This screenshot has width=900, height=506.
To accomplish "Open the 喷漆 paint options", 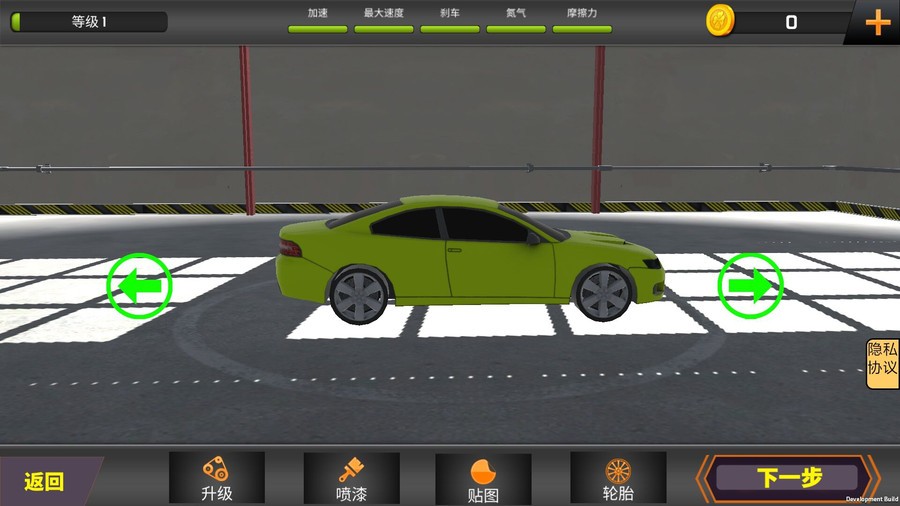I will point(351,478).
